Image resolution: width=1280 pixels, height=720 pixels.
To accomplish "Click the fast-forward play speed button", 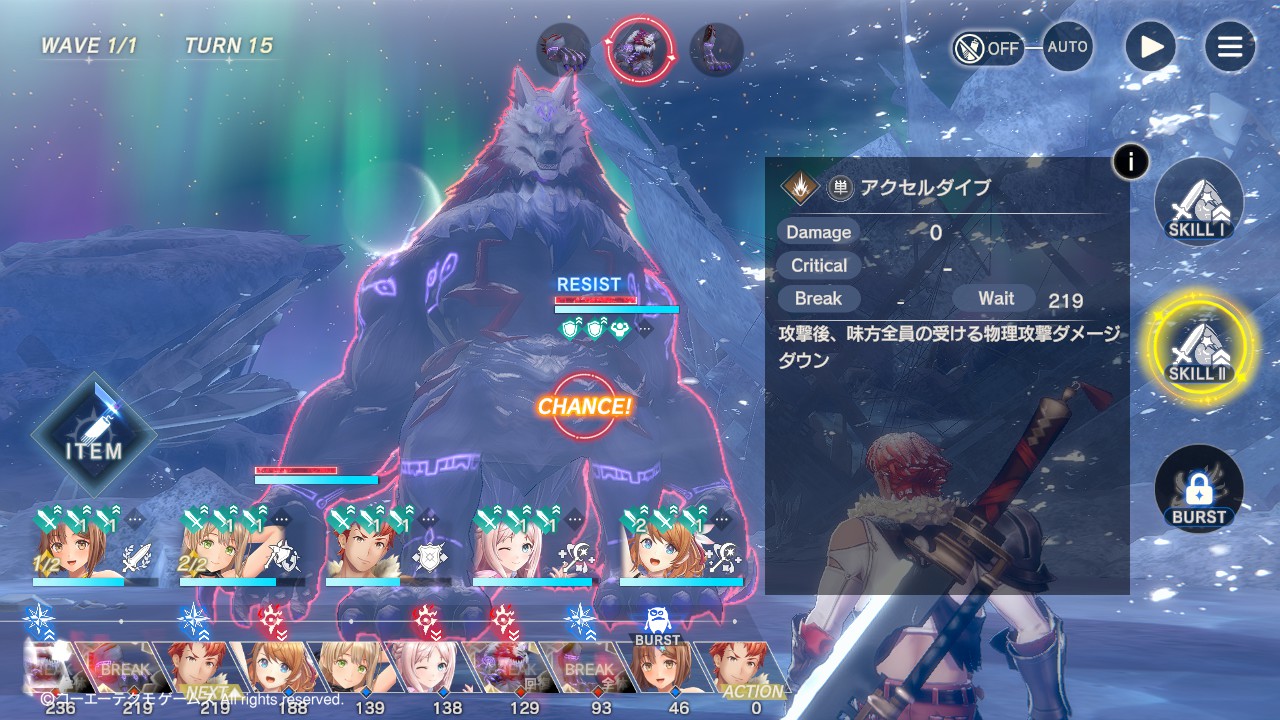I will tap(1151, 47).
